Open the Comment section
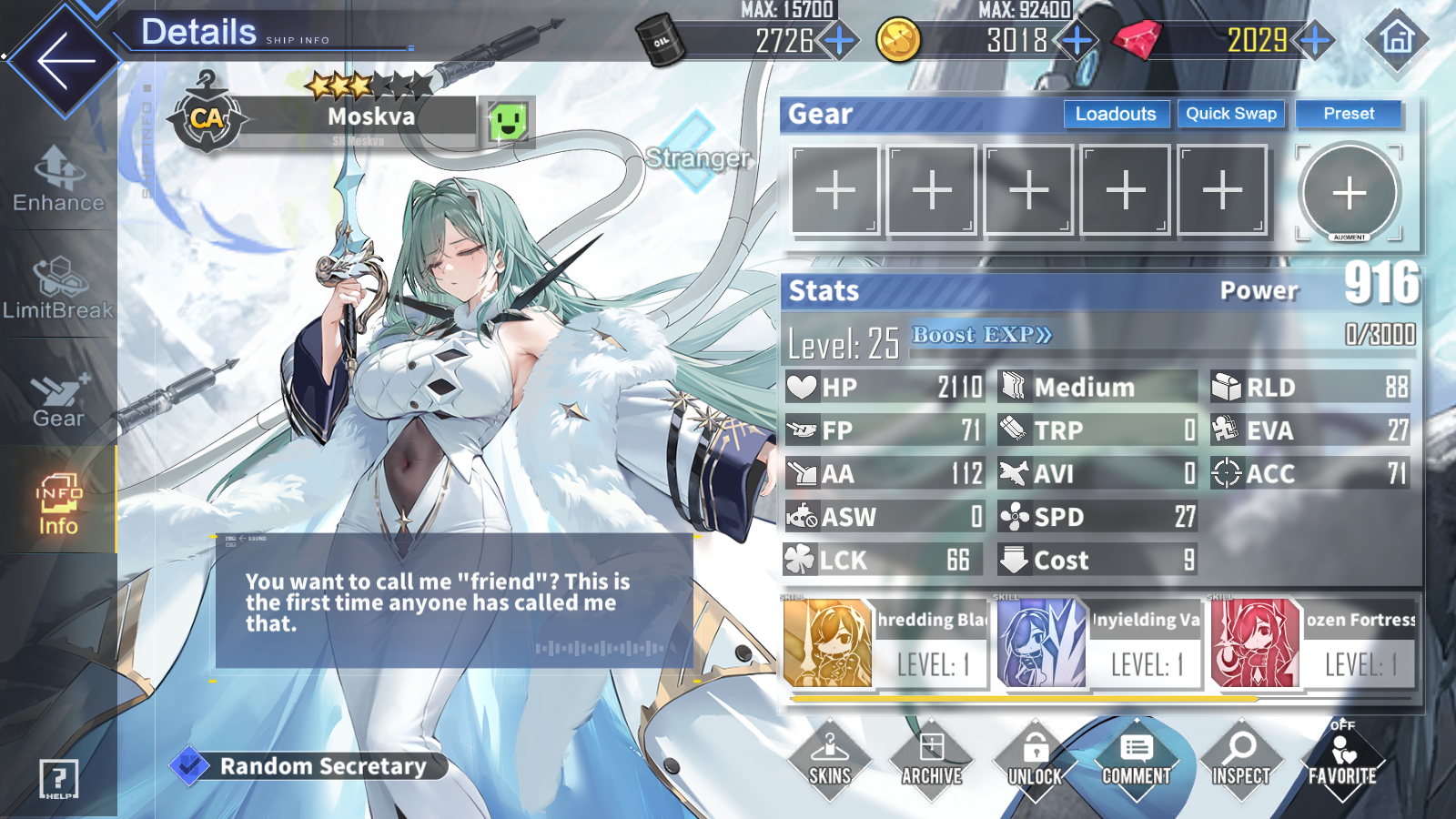Screen dimensions: 1456x819 [x=1137, y=761]
